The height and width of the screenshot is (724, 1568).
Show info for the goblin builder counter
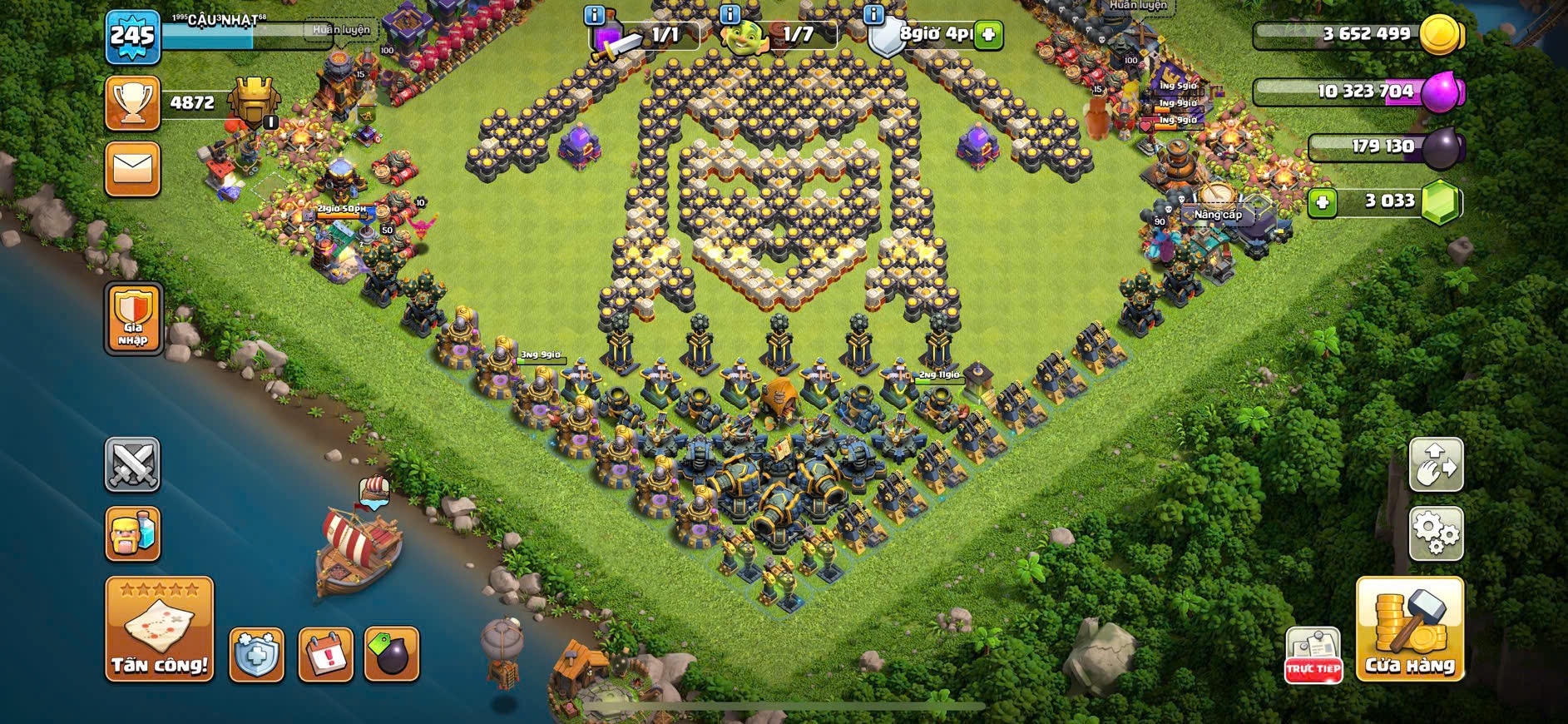(730, 15)
